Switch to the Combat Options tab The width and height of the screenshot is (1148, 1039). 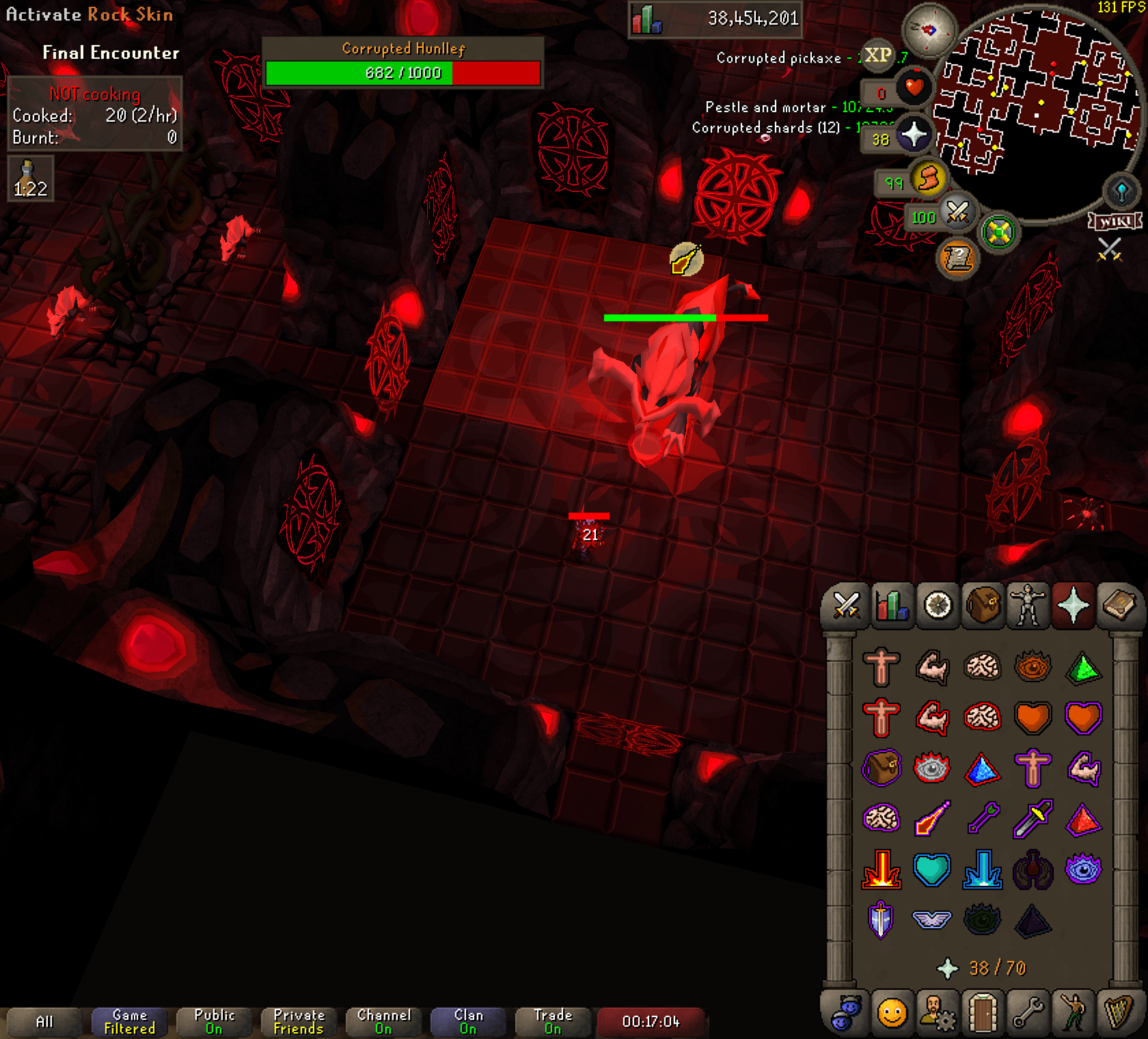click(846, 606)
